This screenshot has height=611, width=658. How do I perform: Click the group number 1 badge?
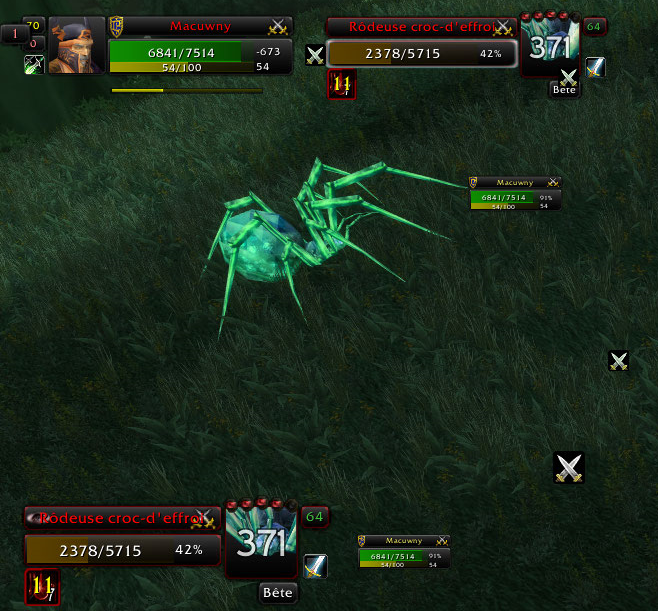tap(16, 35)
